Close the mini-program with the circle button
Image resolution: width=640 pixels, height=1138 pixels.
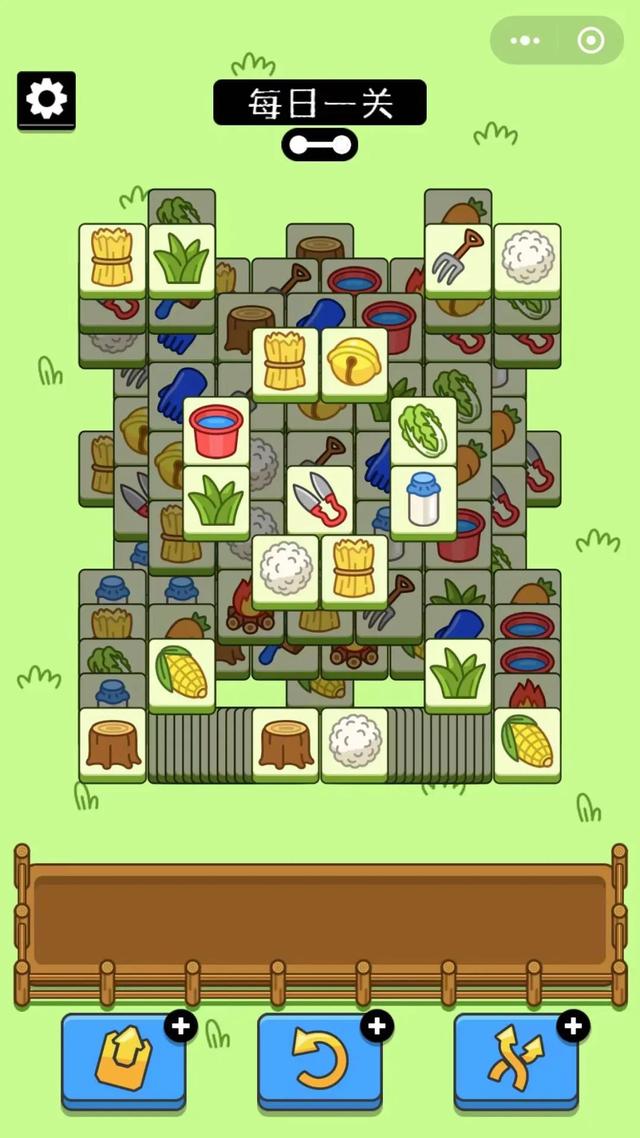click(x=591, y=41)
